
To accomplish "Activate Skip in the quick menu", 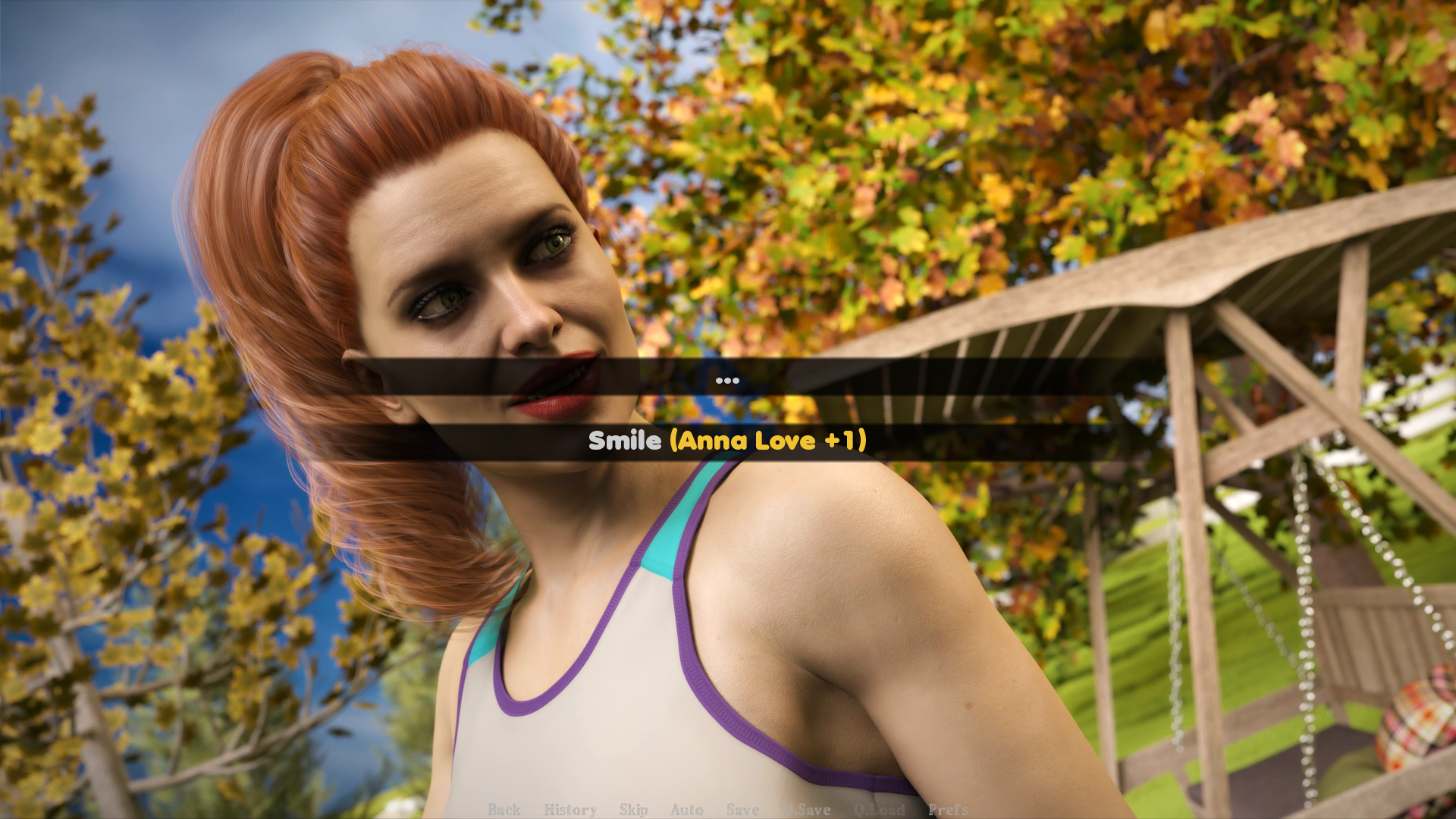I will [633, 810].
